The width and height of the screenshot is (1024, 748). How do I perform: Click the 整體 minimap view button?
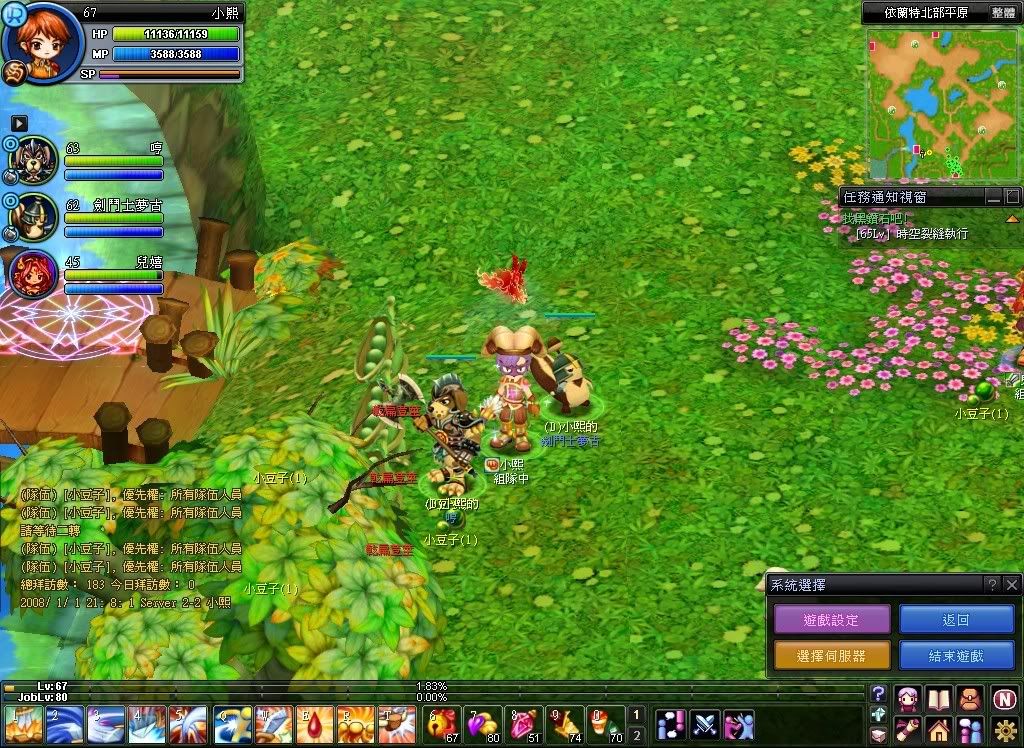pyautogui.click(x=1003, y=13)
